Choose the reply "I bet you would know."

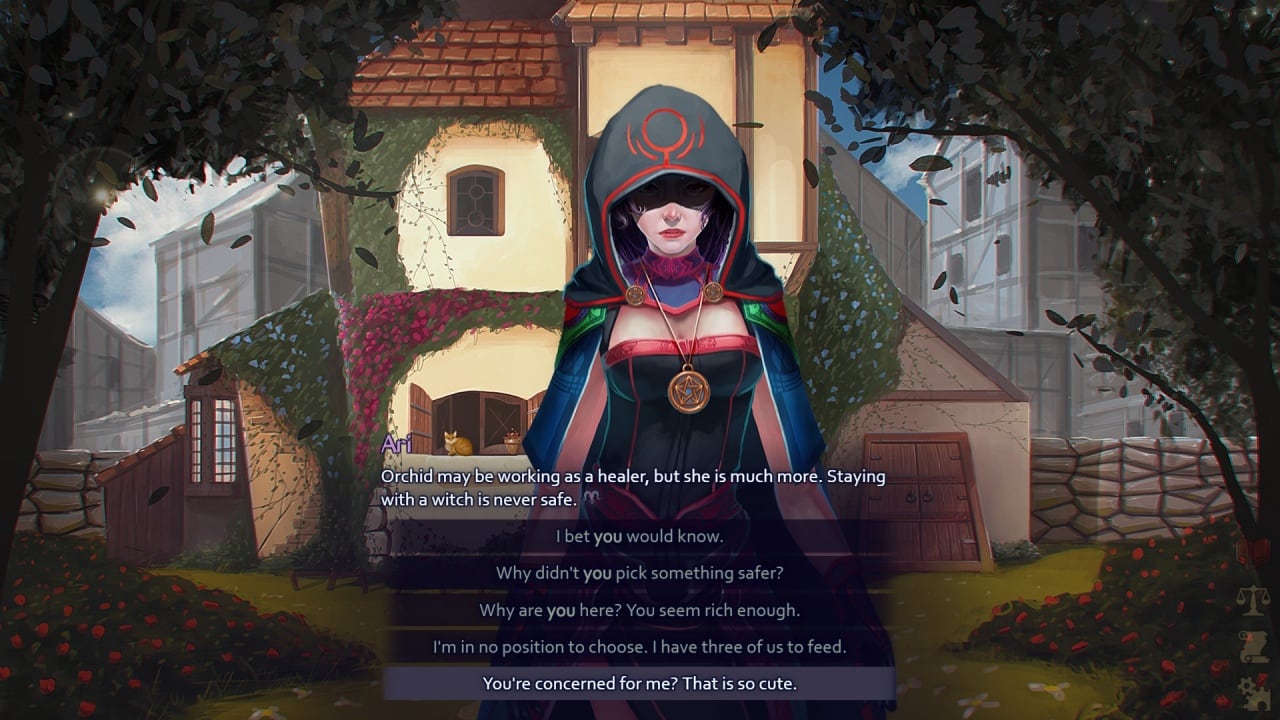pos(639,536)
